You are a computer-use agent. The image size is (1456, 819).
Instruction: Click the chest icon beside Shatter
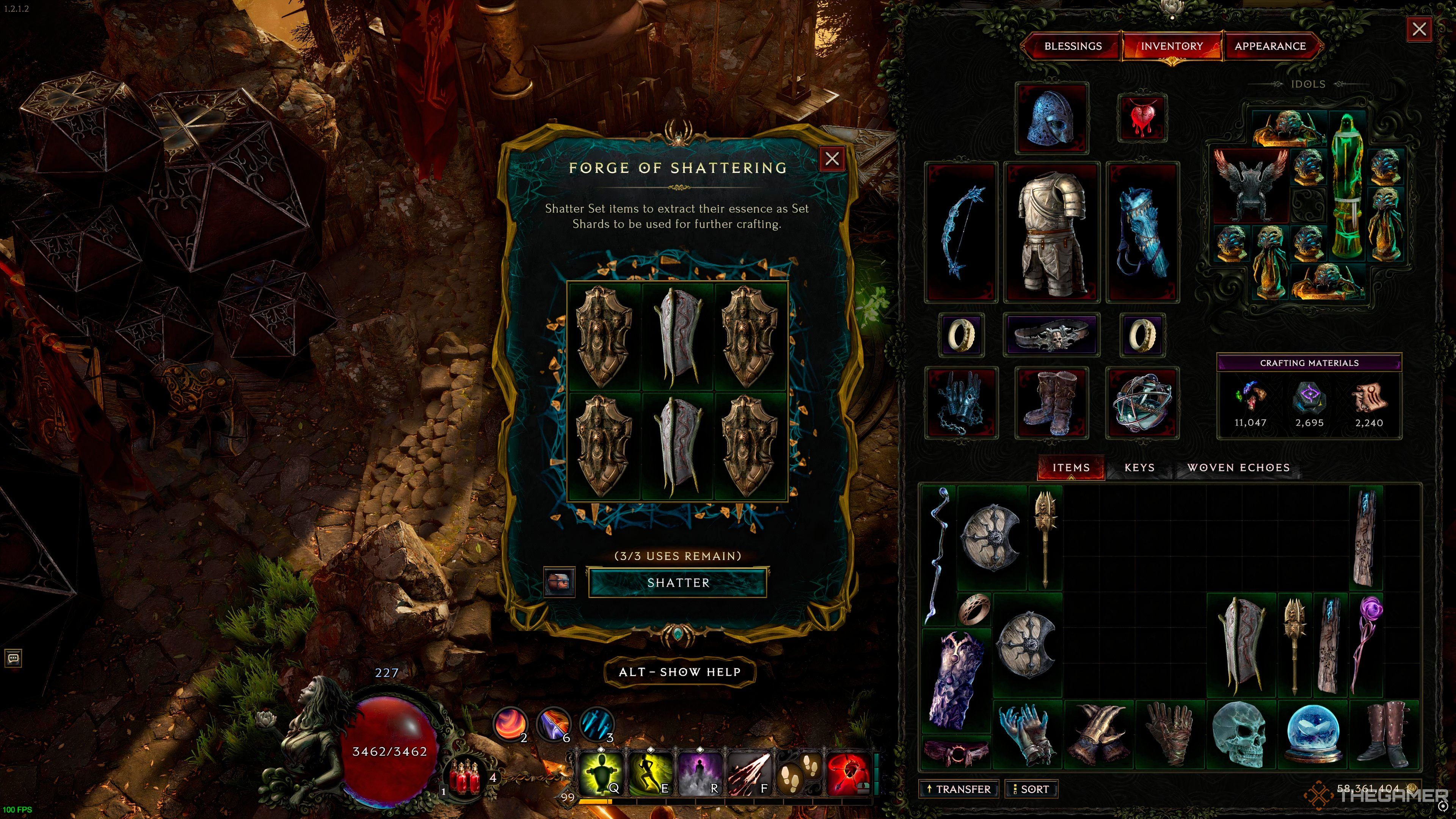pos(559,582)
